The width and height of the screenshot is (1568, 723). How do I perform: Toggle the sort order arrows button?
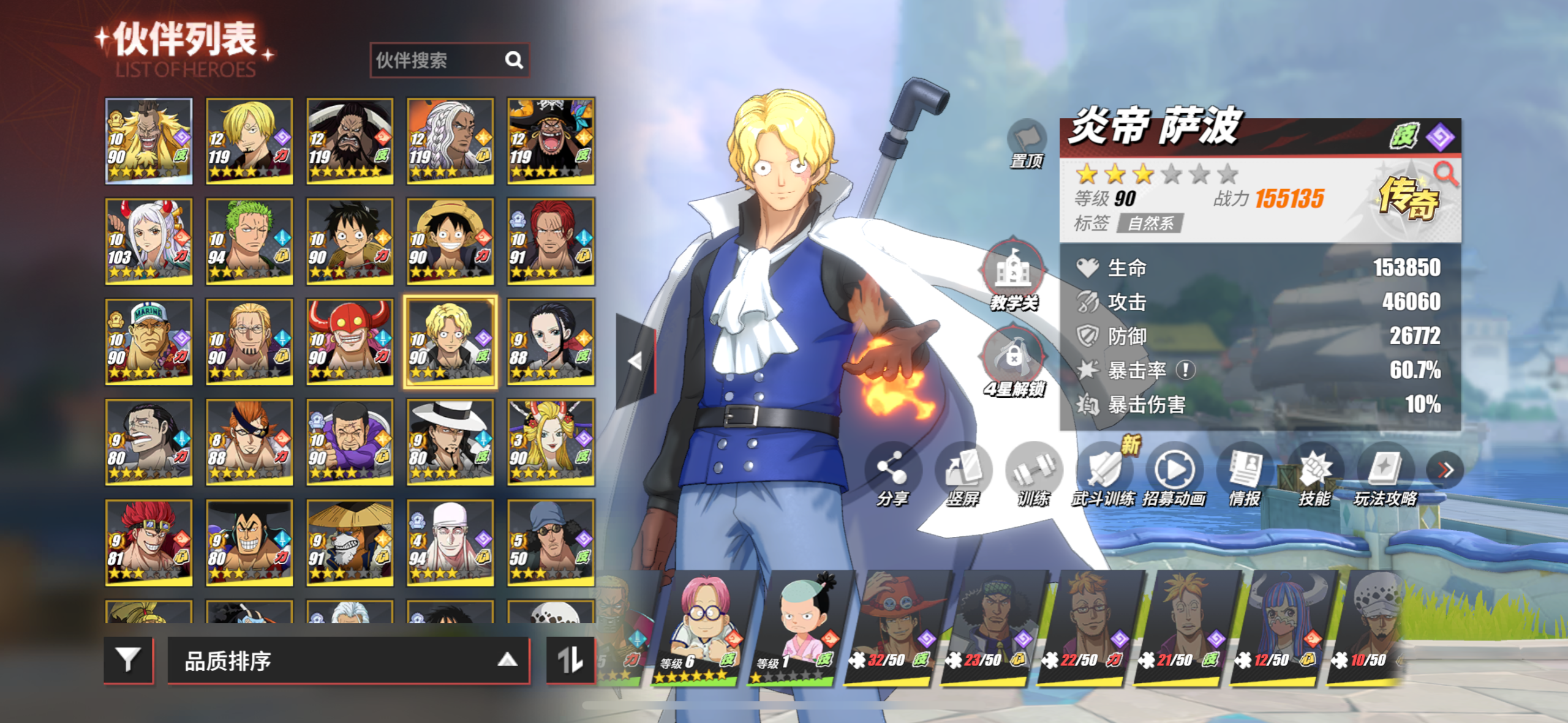[570, 659]
